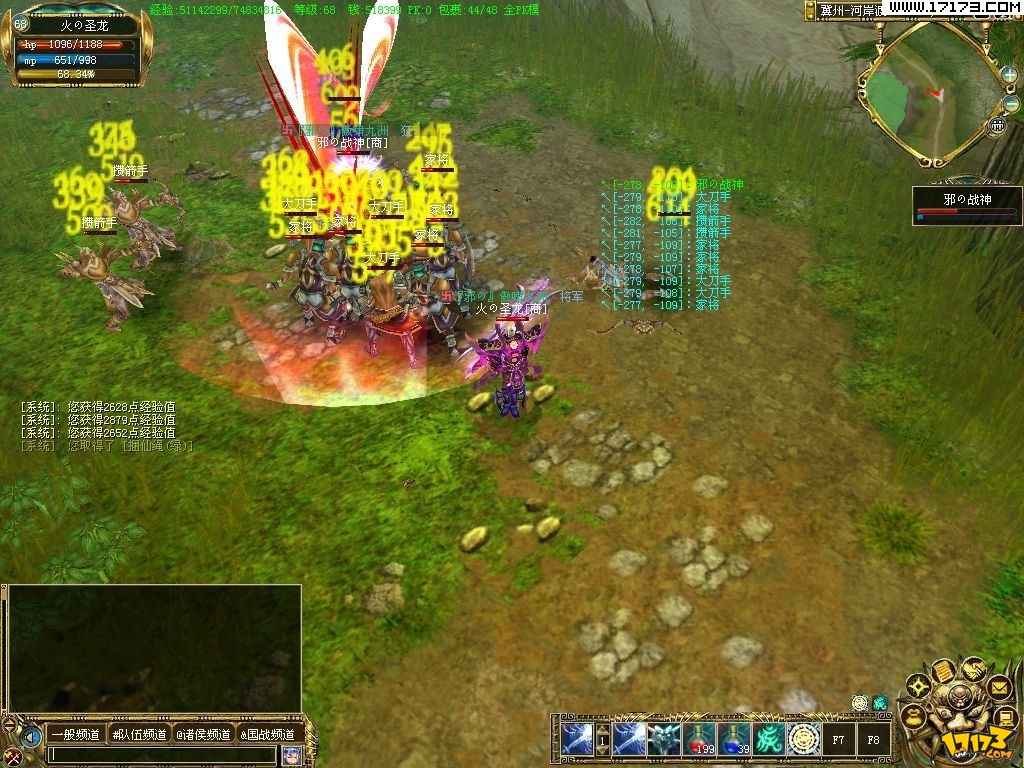Image resolution: width=1024 pixels, height=768 pixels.
Task: Click the crossed weapons icon near chat
Action: point(12,756)
